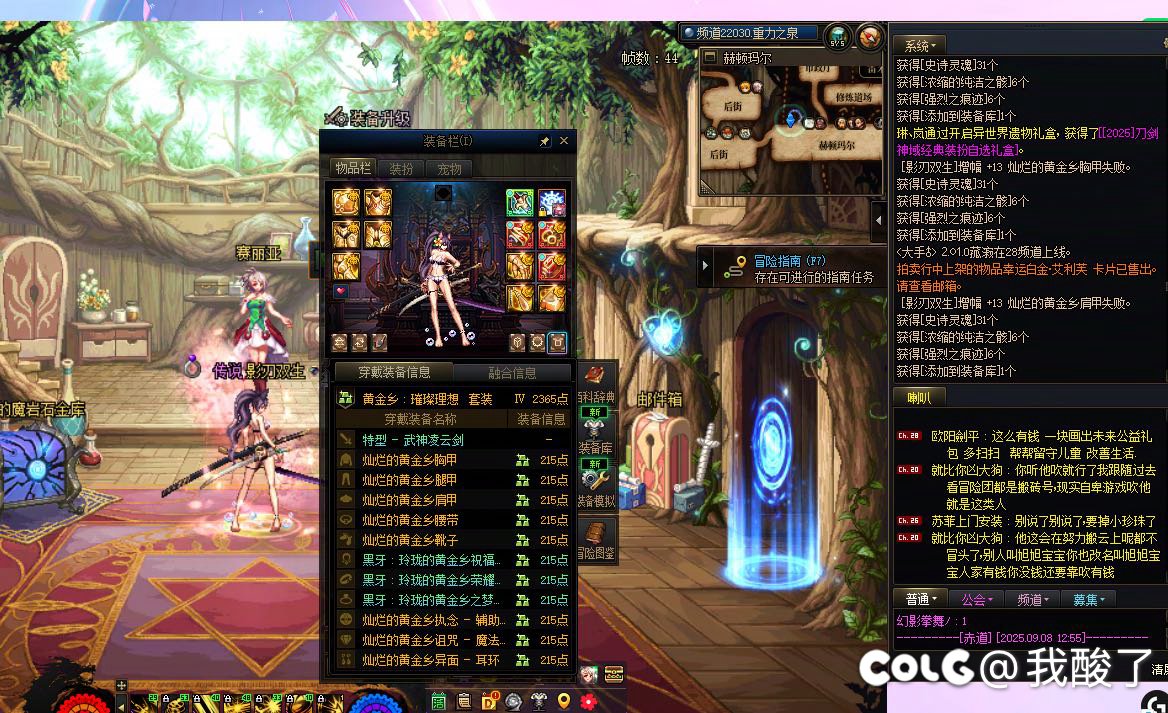Viewport: 1168px width, 713px height.
Task: Open the 冒险图鉴 adventure codex
Action: pyautogui.click(x=597, y=540)
